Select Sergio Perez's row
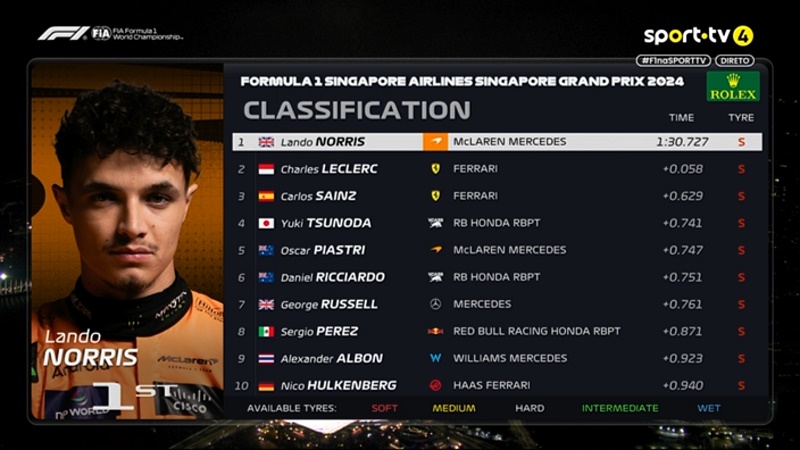 tap(496, 331)
